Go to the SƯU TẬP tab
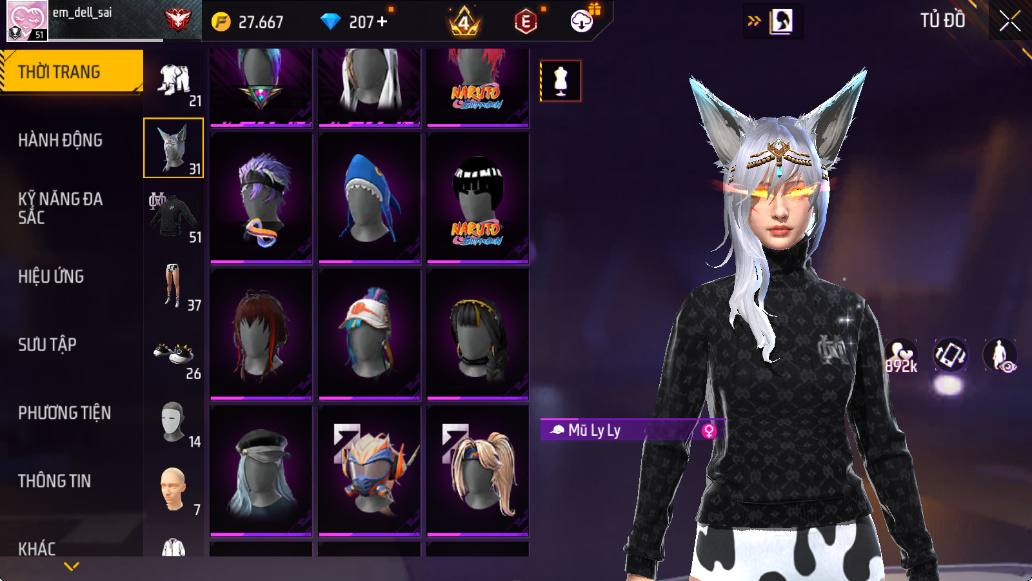The width and height of the screenshot is (1032, 581). tap(47, 344)
